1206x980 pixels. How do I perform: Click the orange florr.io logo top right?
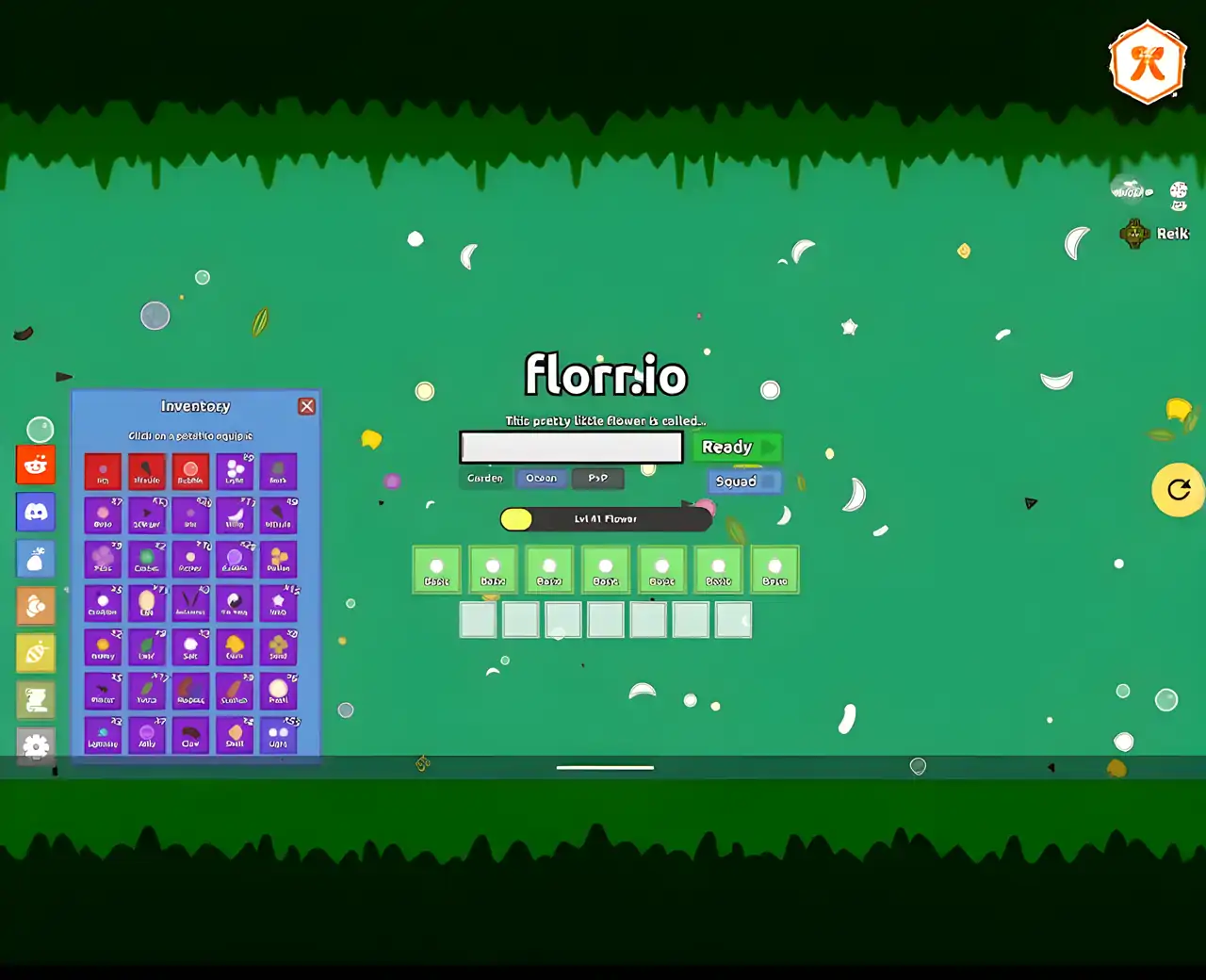click(x=1147, y=64)
